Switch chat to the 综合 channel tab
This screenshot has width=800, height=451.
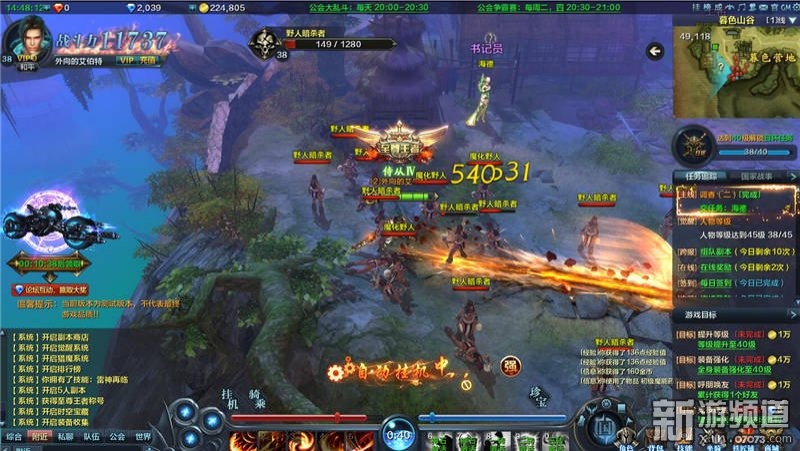(14, 437)
